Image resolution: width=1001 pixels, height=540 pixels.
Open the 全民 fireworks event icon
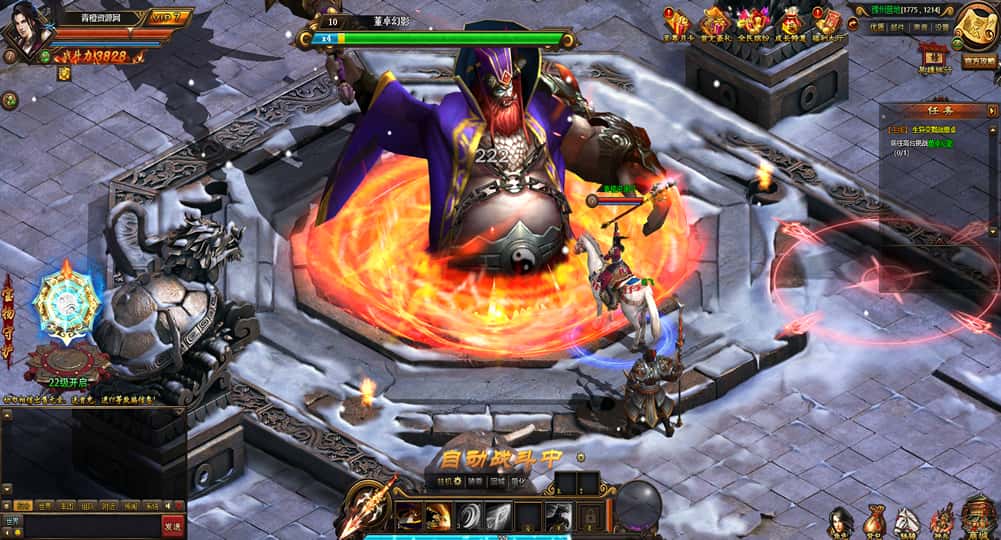pyautogui.click(x=750, y=21)
